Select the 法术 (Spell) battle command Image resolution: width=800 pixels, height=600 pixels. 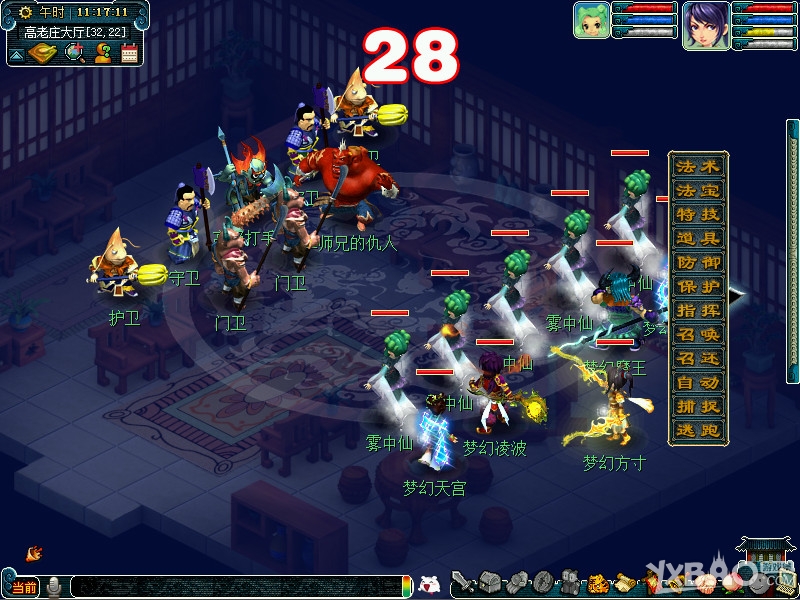(x=698, y=167)
